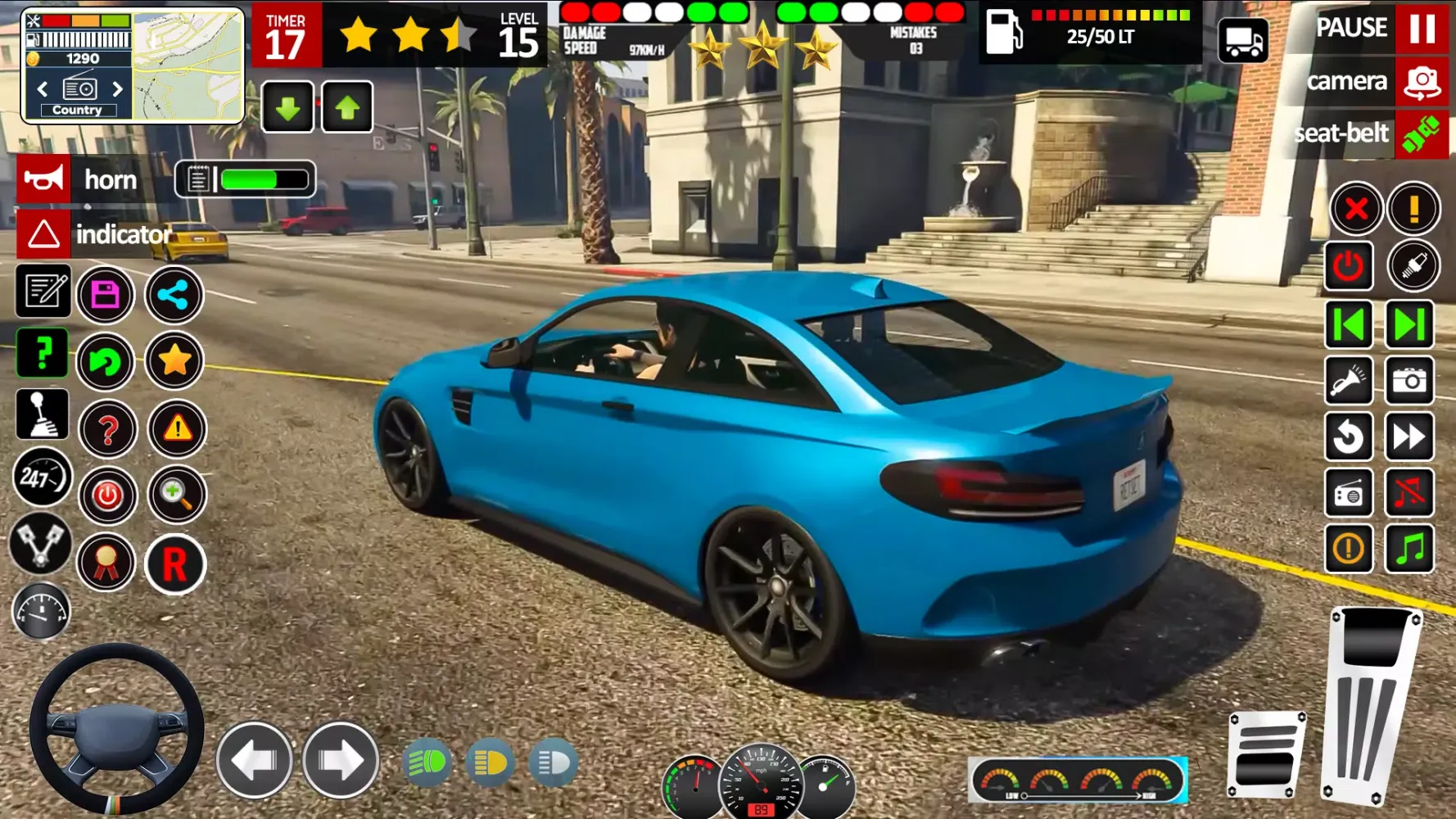1456x819 pixels.
Task: Take a screenshot with camera icon
Action: pyautogui.click(x=1409, y=381)
